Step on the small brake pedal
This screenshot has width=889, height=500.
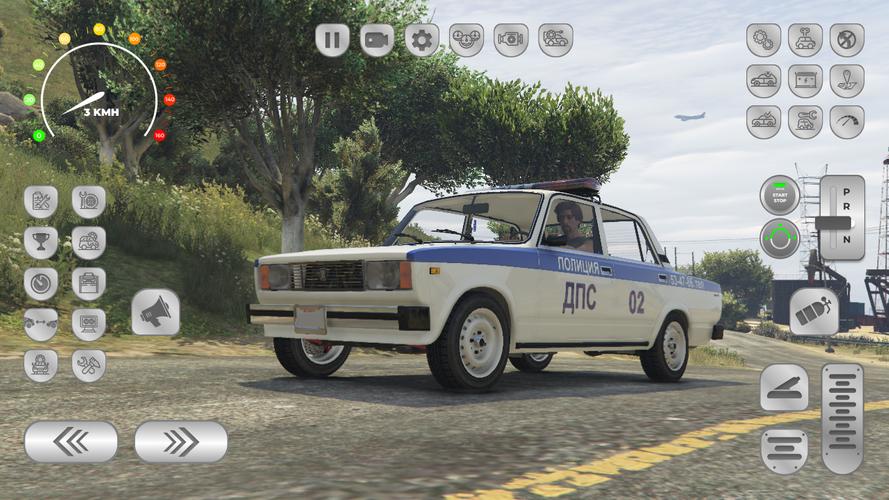point(784,451)
